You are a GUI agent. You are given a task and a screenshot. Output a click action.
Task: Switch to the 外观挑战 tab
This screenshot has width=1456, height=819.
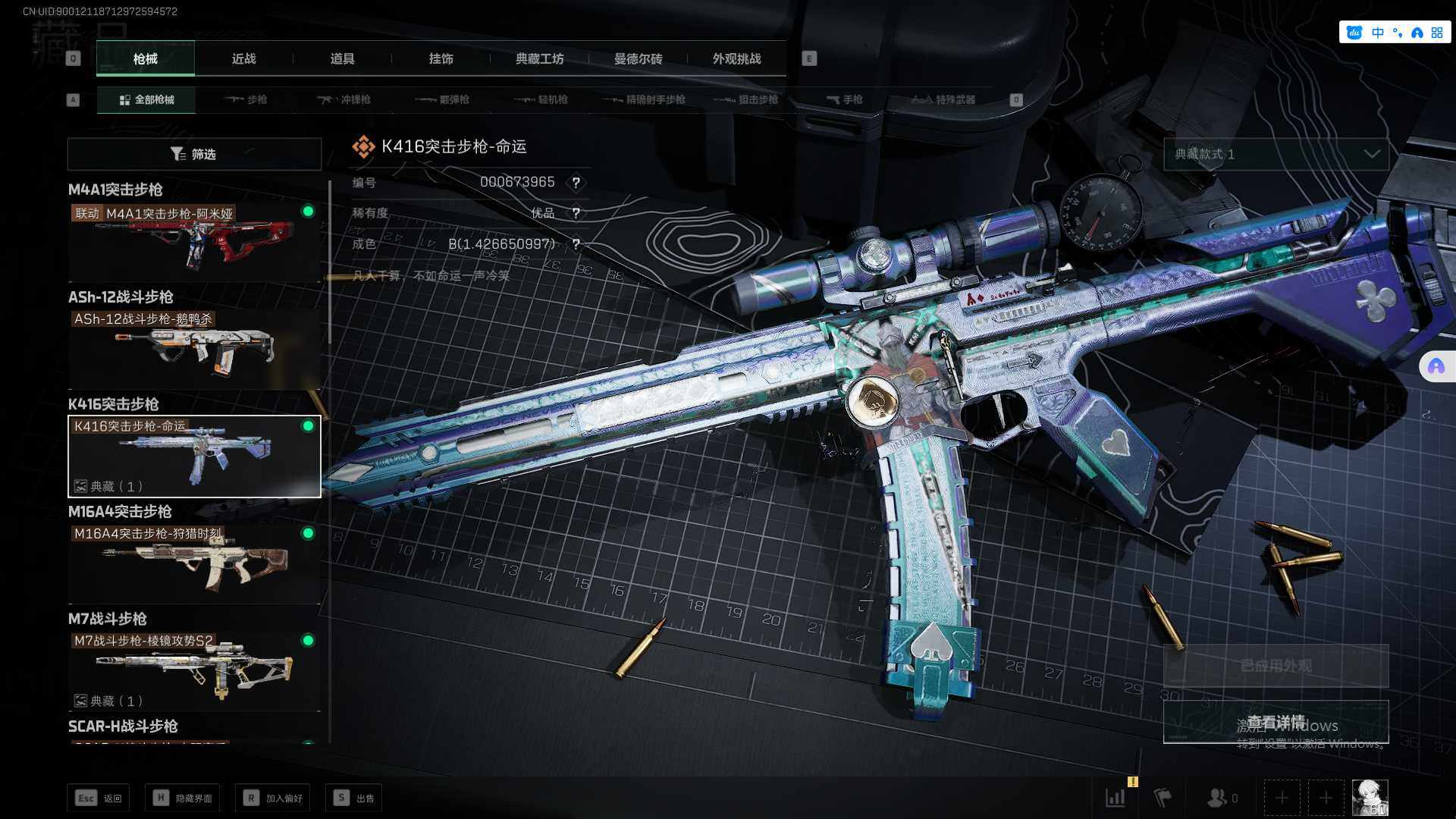click(736, 58)
